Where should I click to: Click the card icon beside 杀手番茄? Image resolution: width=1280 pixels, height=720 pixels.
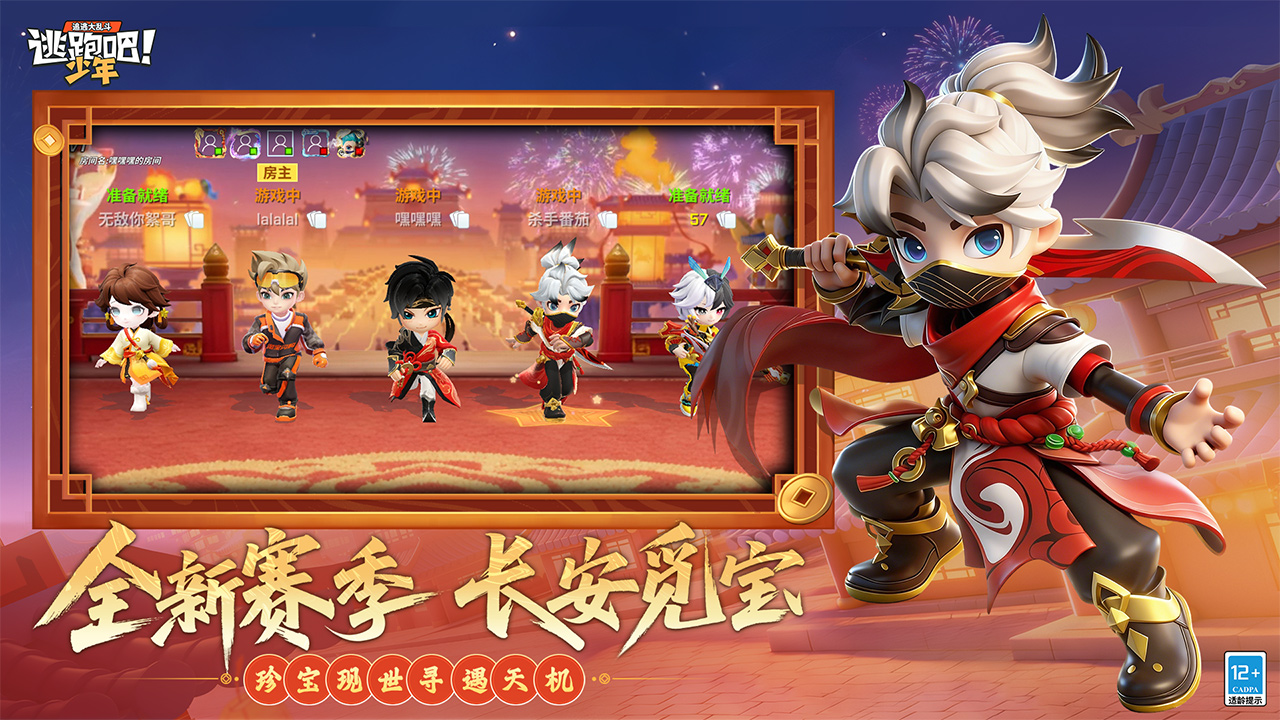[608, 220]
